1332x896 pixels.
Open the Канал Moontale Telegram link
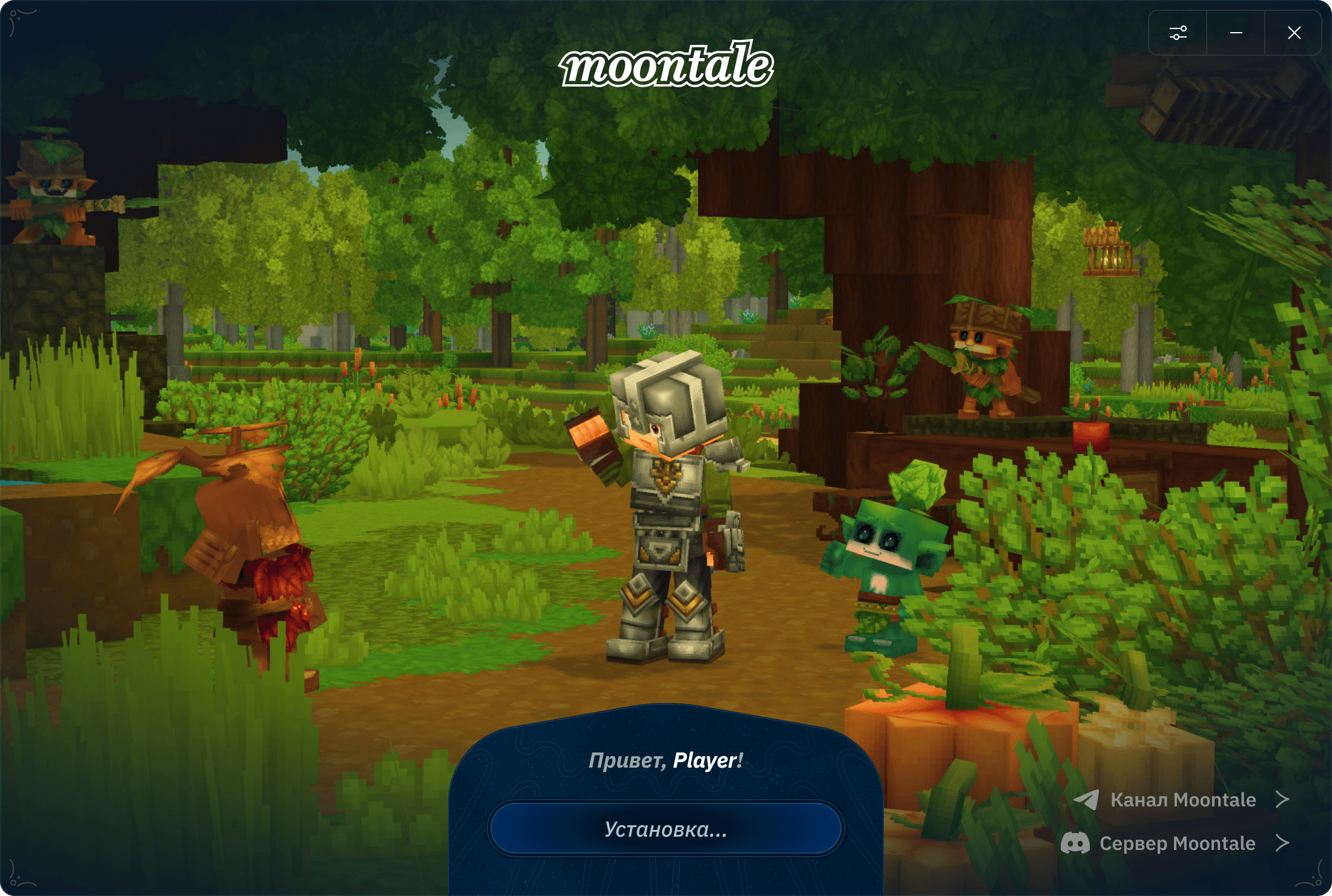1182,800
